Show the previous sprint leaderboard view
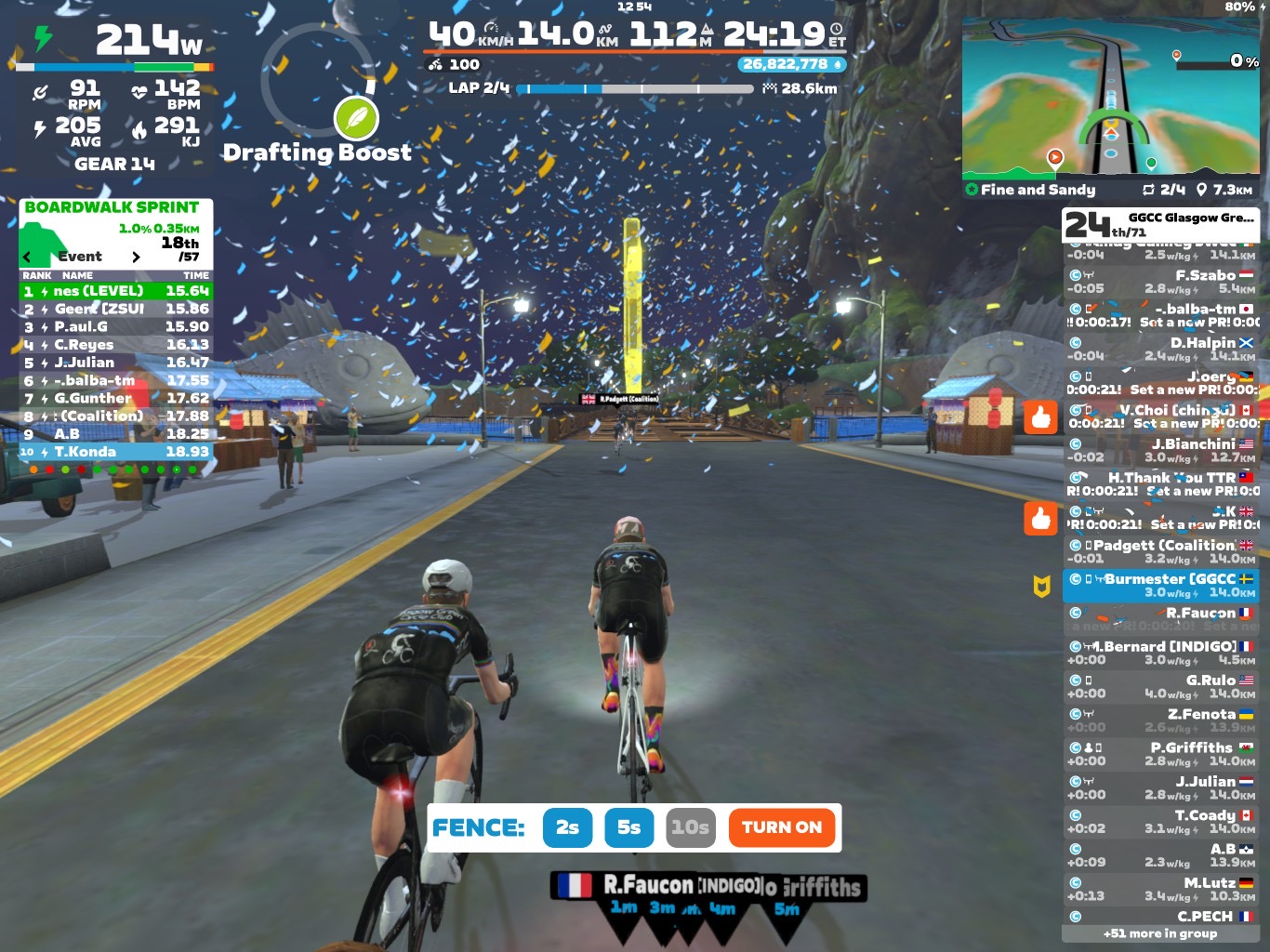 point(27,257)
